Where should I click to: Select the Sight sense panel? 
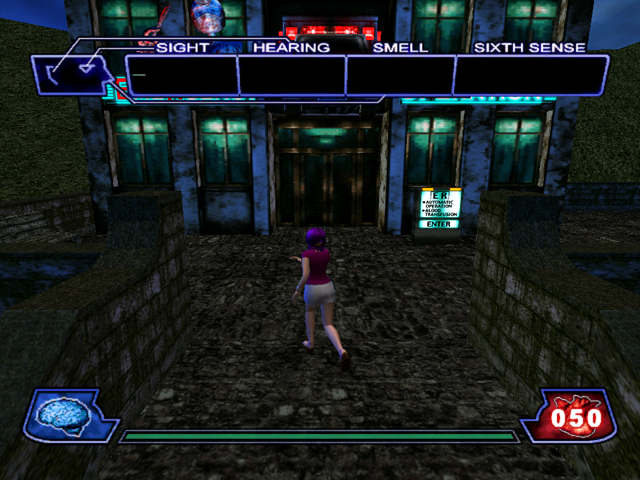pyautogui.click(x=181, y=76)
